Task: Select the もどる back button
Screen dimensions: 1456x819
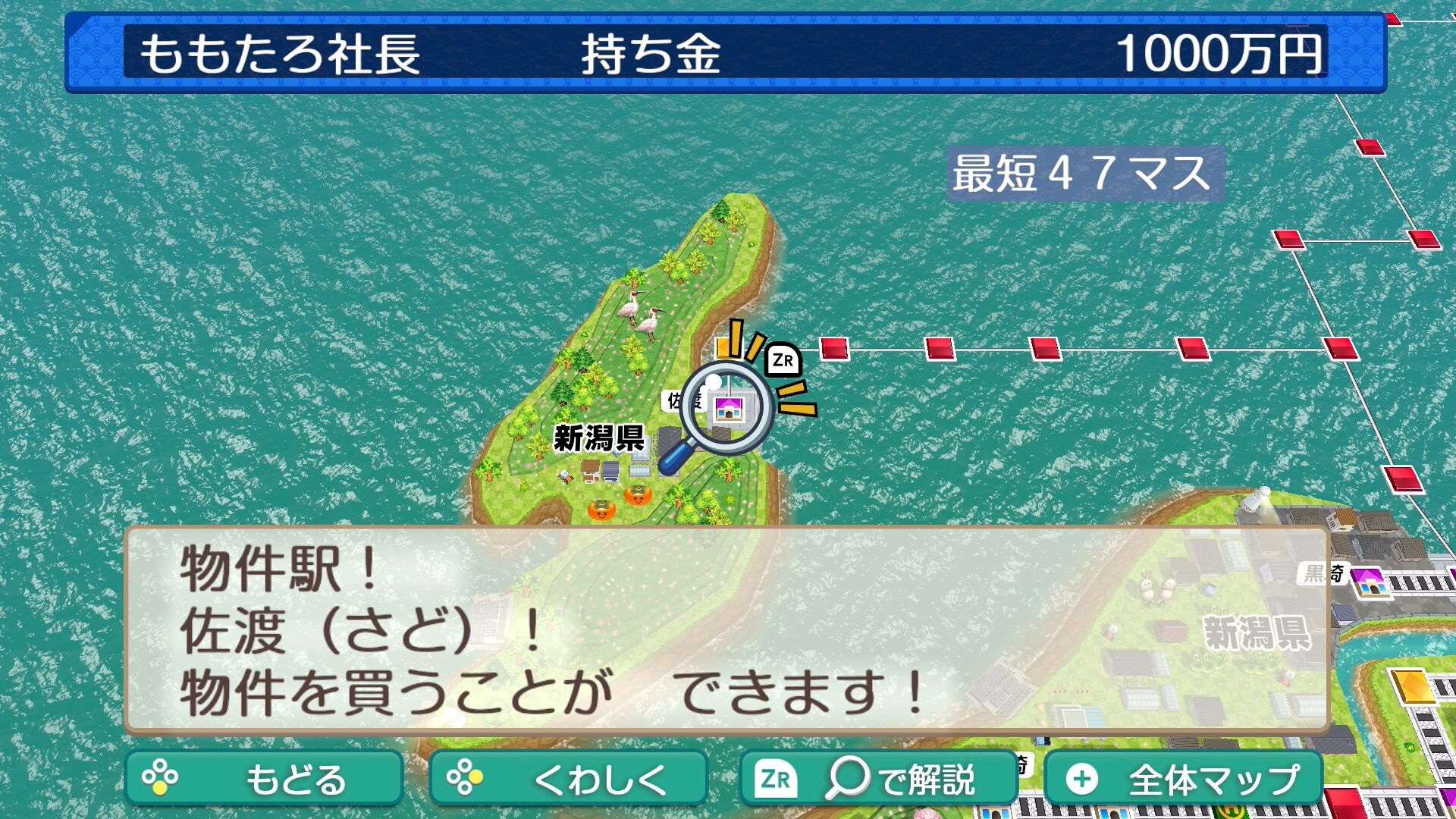Action: click(263, 779)
